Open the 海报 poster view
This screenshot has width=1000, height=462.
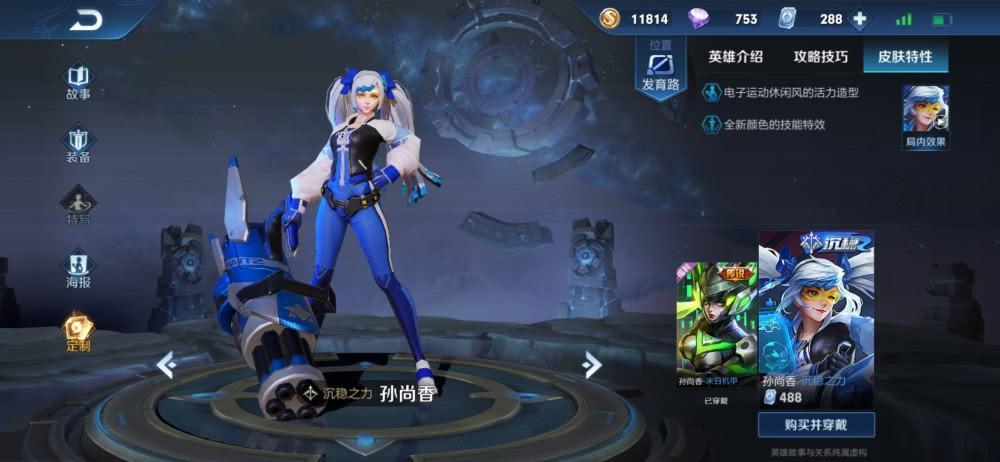click(78, 270)
